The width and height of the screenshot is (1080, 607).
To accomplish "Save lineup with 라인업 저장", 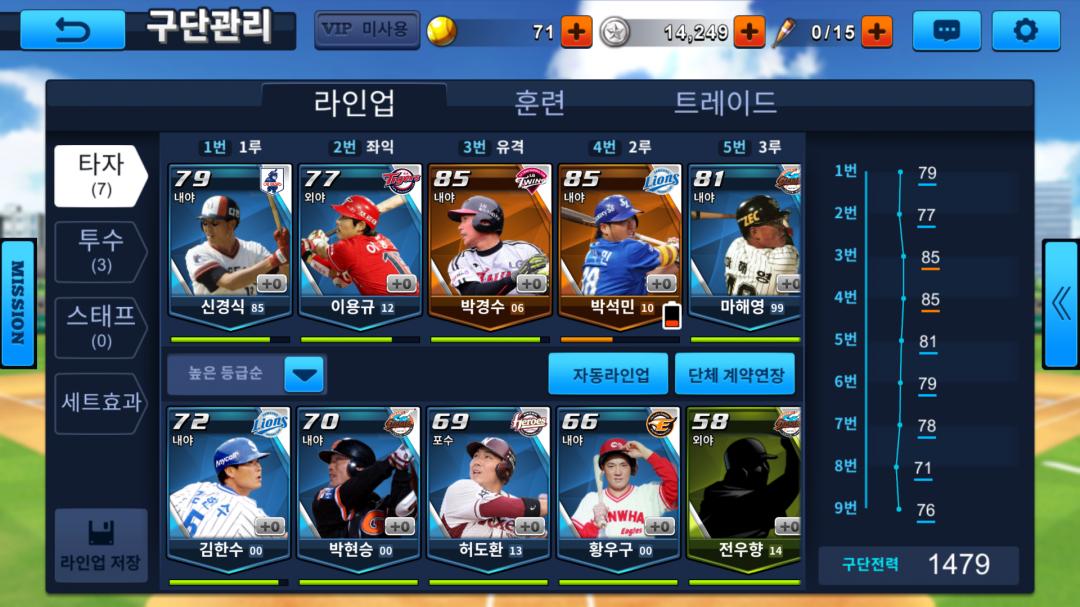I will point(100,545).
